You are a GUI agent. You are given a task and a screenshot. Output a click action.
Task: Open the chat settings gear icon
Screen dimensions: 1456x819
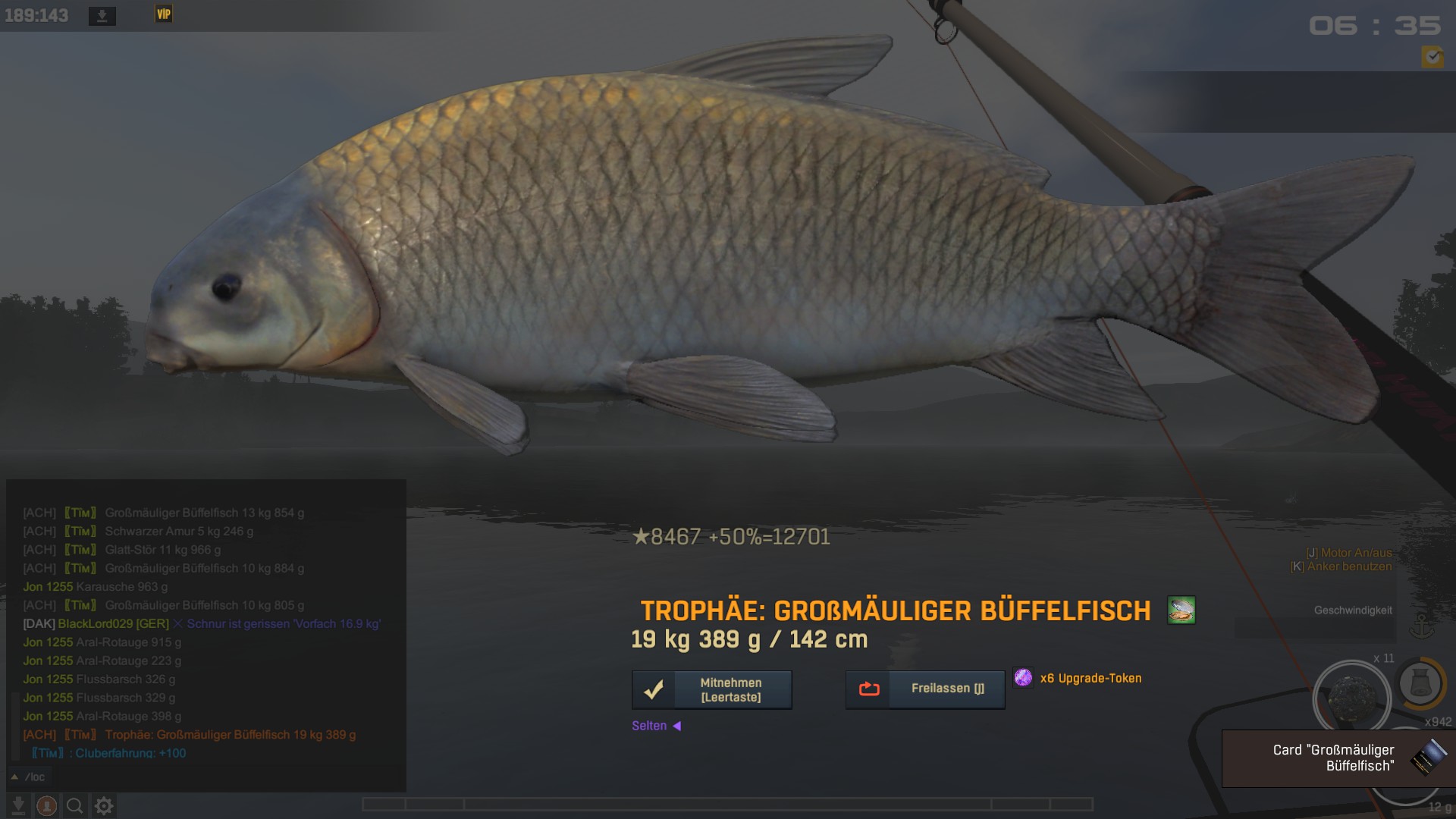coord(104,805)
